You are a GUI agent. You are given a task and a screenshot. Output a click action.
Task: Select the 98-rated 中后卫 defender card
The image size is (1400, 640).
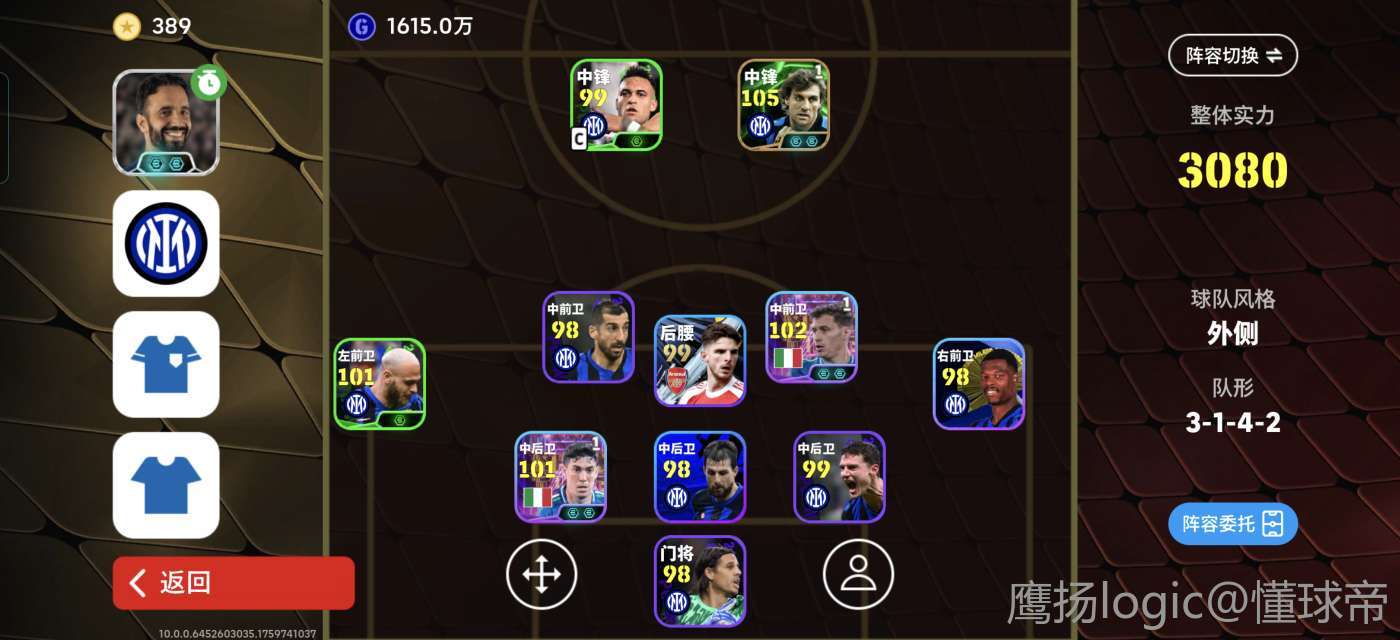pos(700,477)
